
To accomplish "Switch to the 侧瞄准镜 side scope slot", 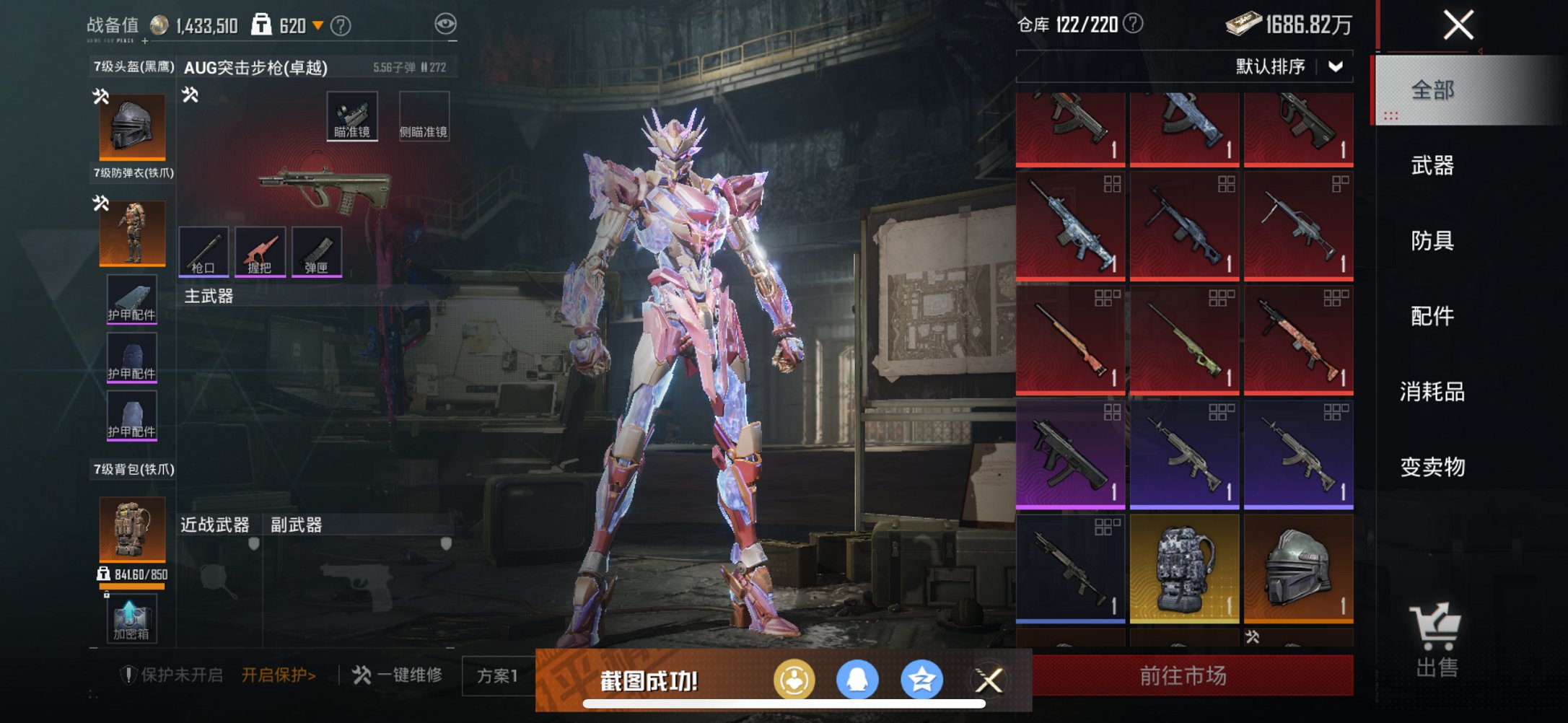I will pyautogui.click(x=426, y=115).
